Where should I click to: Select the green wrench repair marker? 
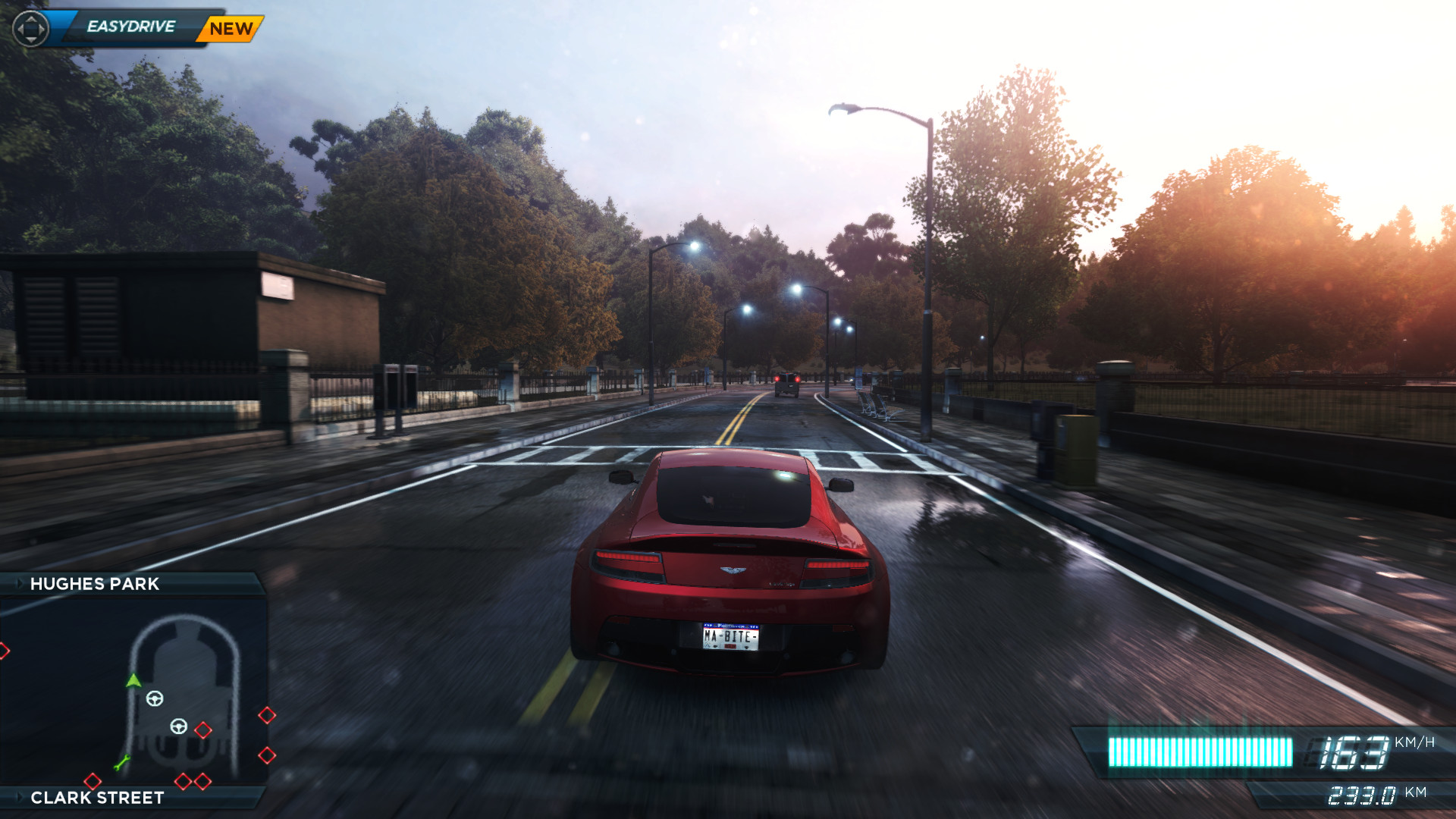(121, 762)
